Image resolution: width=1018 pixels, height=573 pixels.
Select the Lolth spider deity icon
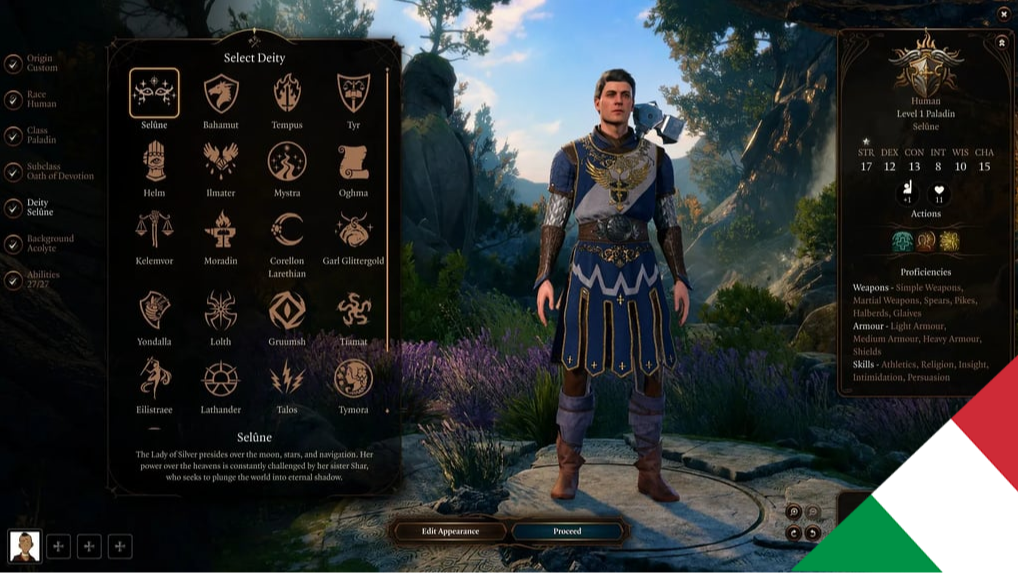(220, 311)
